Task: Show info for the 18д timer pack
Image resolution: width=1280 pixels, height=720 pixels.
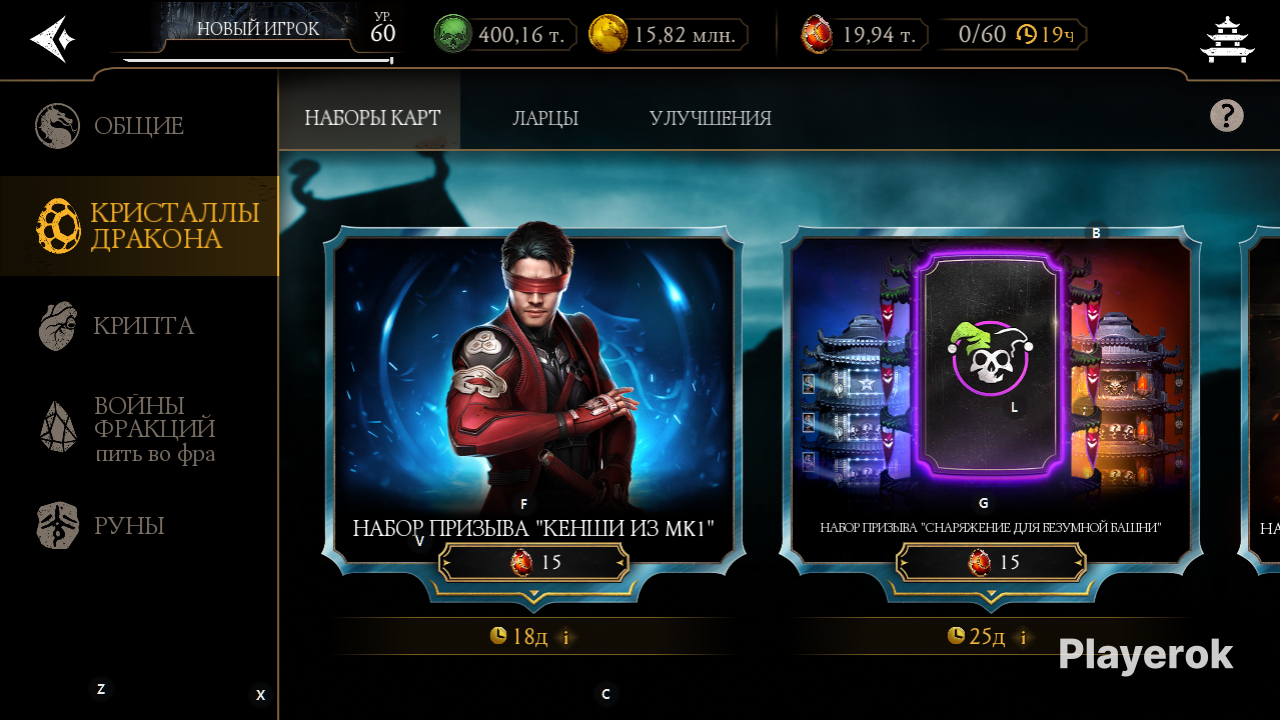Action: click(x=566, y=637)
